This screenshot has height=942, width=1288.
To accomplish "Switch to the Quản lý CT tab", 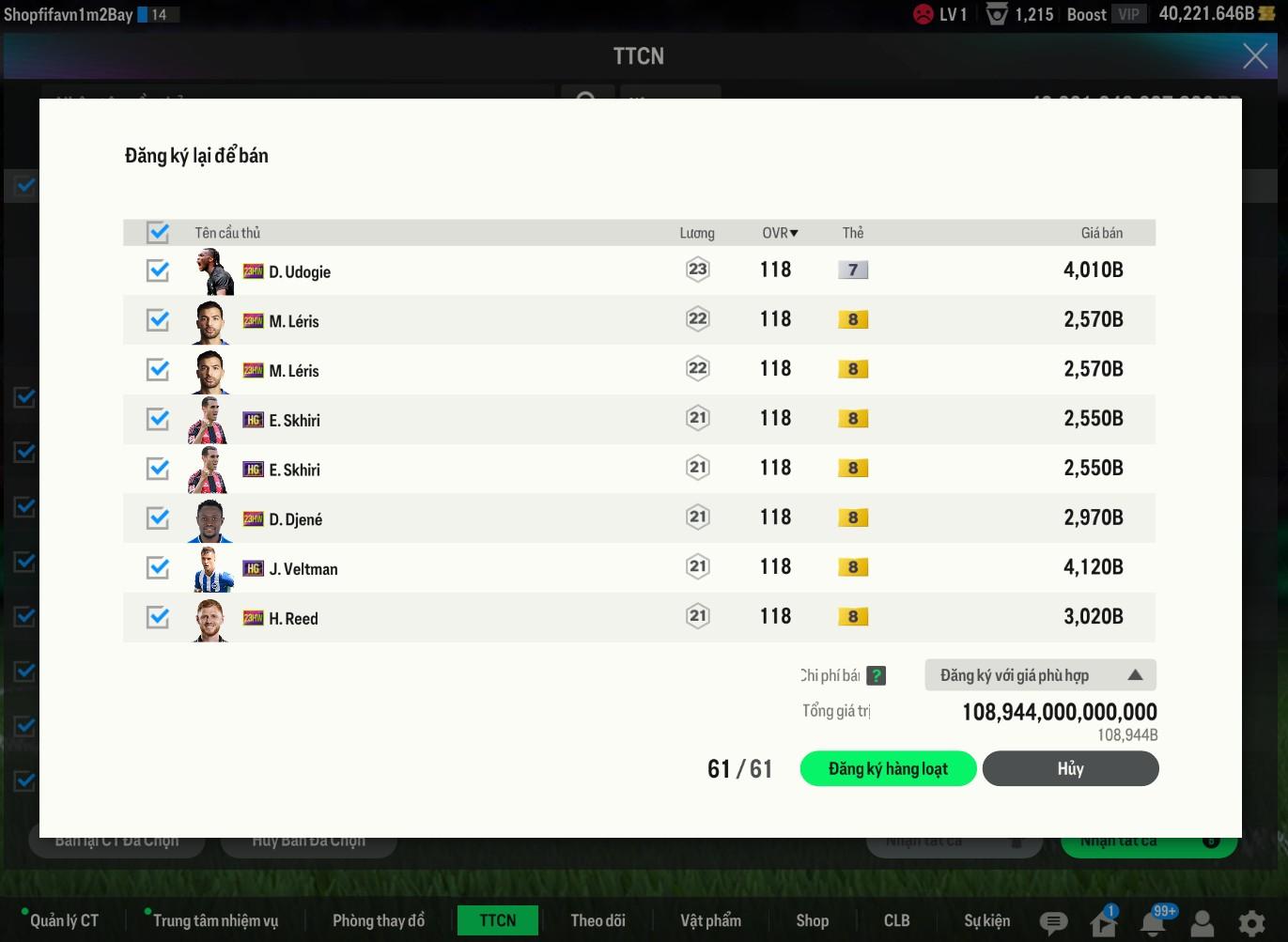I will [x=64, y=920].
